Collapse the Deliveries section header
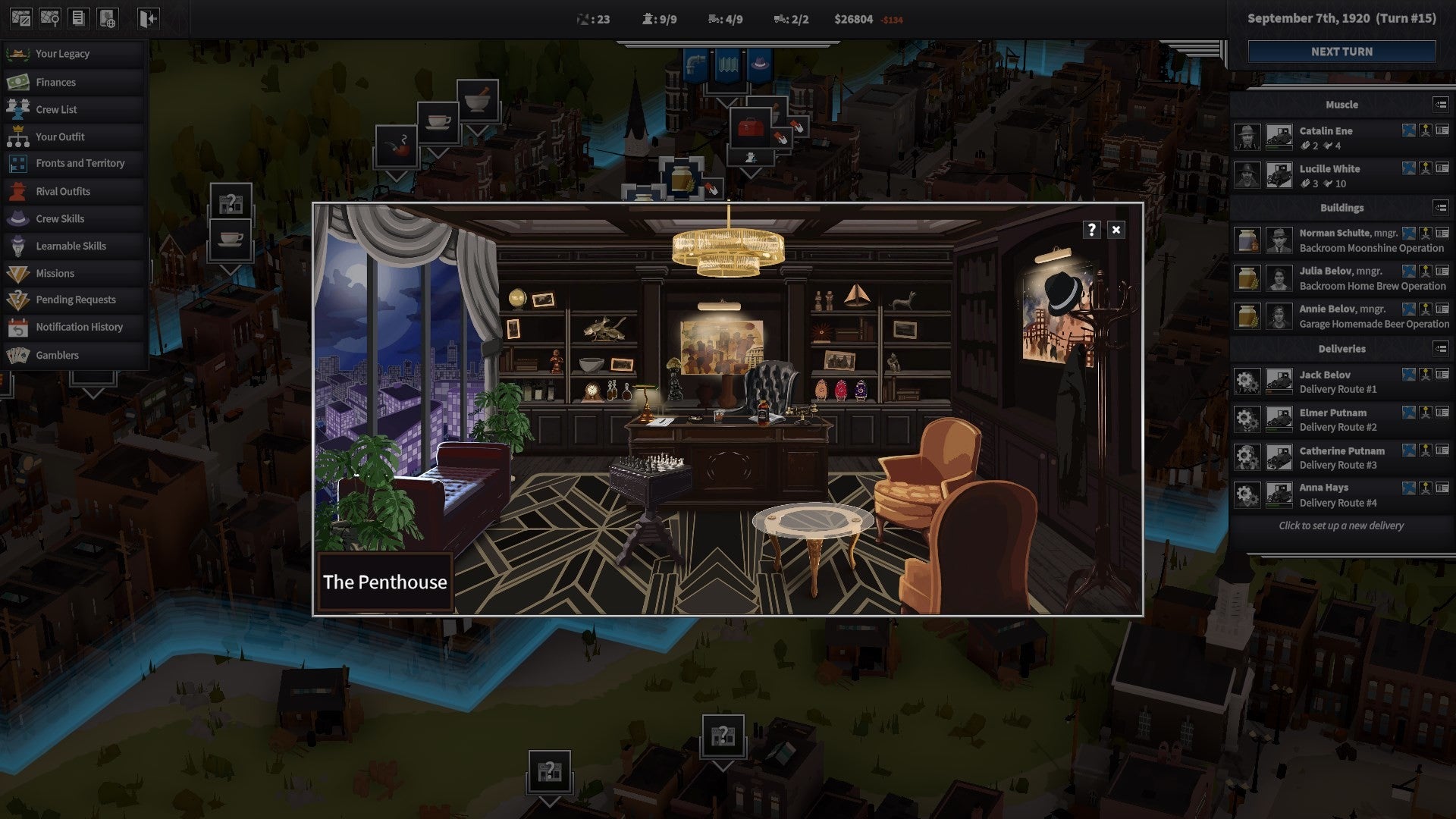 1440,349
